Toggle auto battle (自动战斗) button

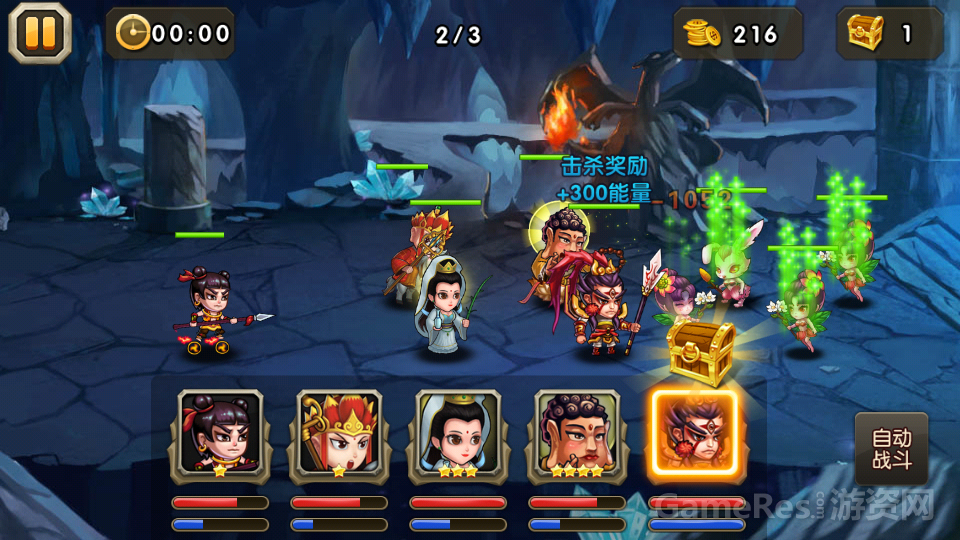tap(891, 449)
